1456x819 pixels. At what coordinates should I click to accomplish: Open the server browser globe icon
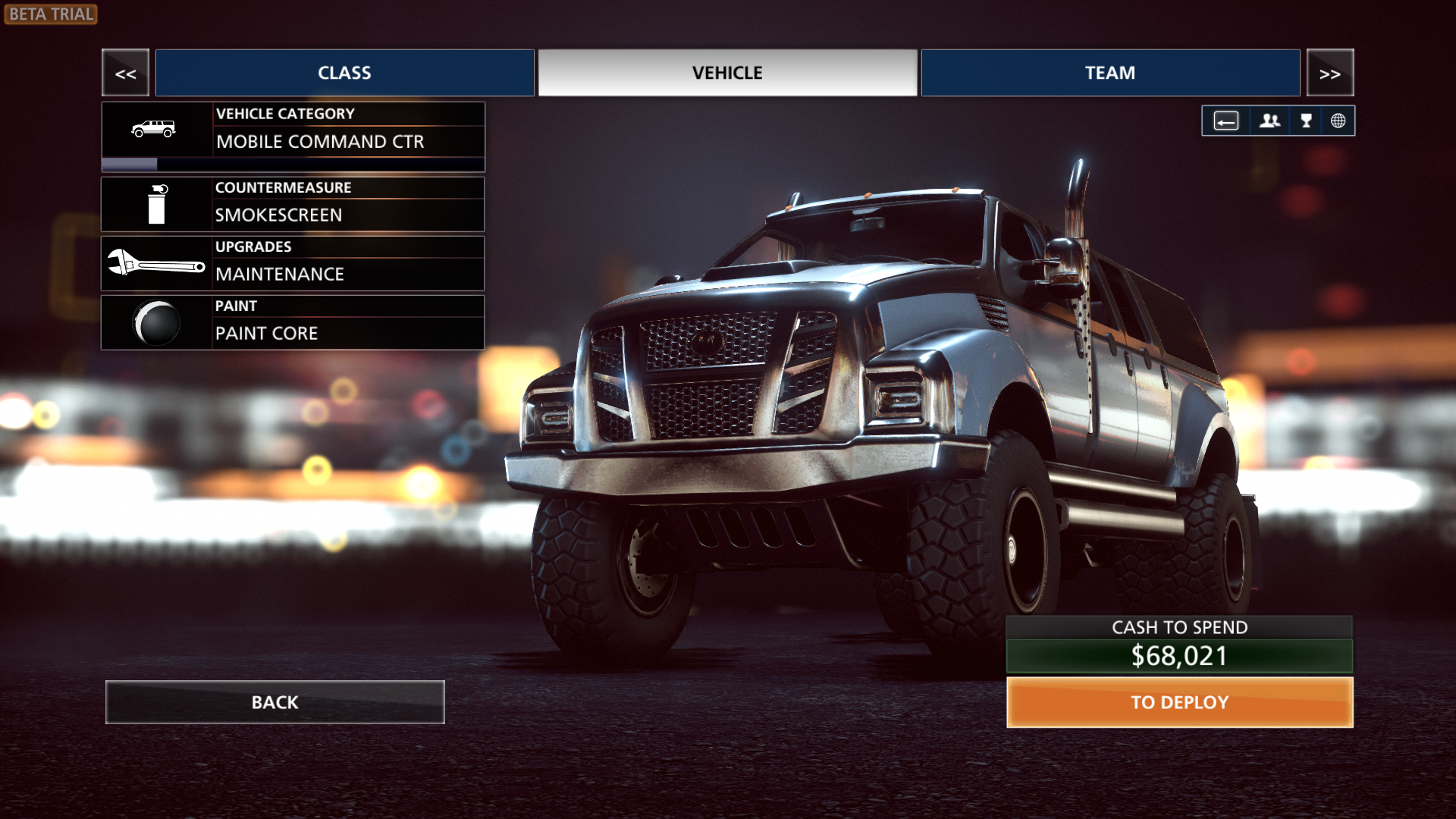(x=1339, y=120)
